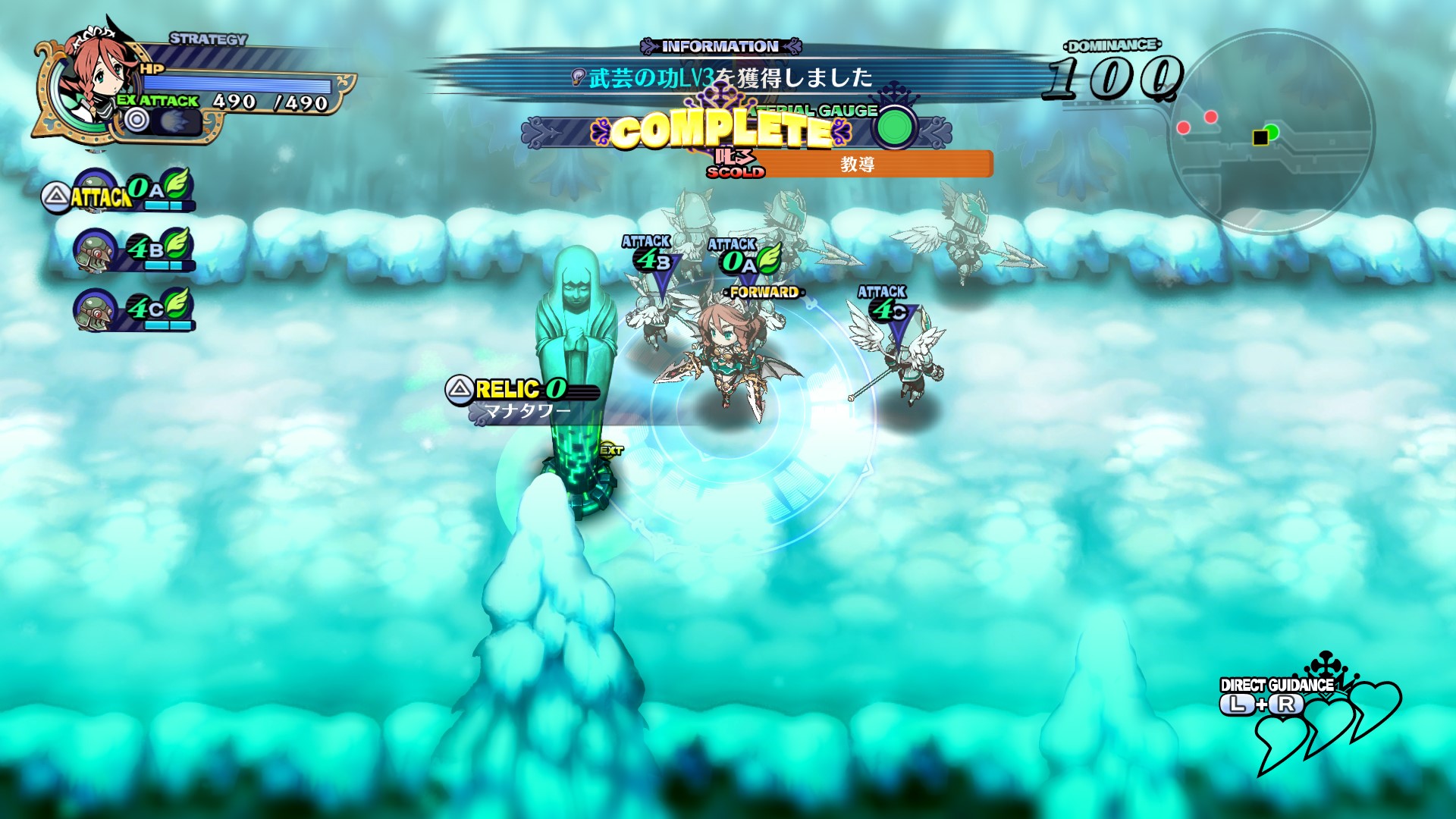Select the EX Attack skill icon

click(162, 121)
